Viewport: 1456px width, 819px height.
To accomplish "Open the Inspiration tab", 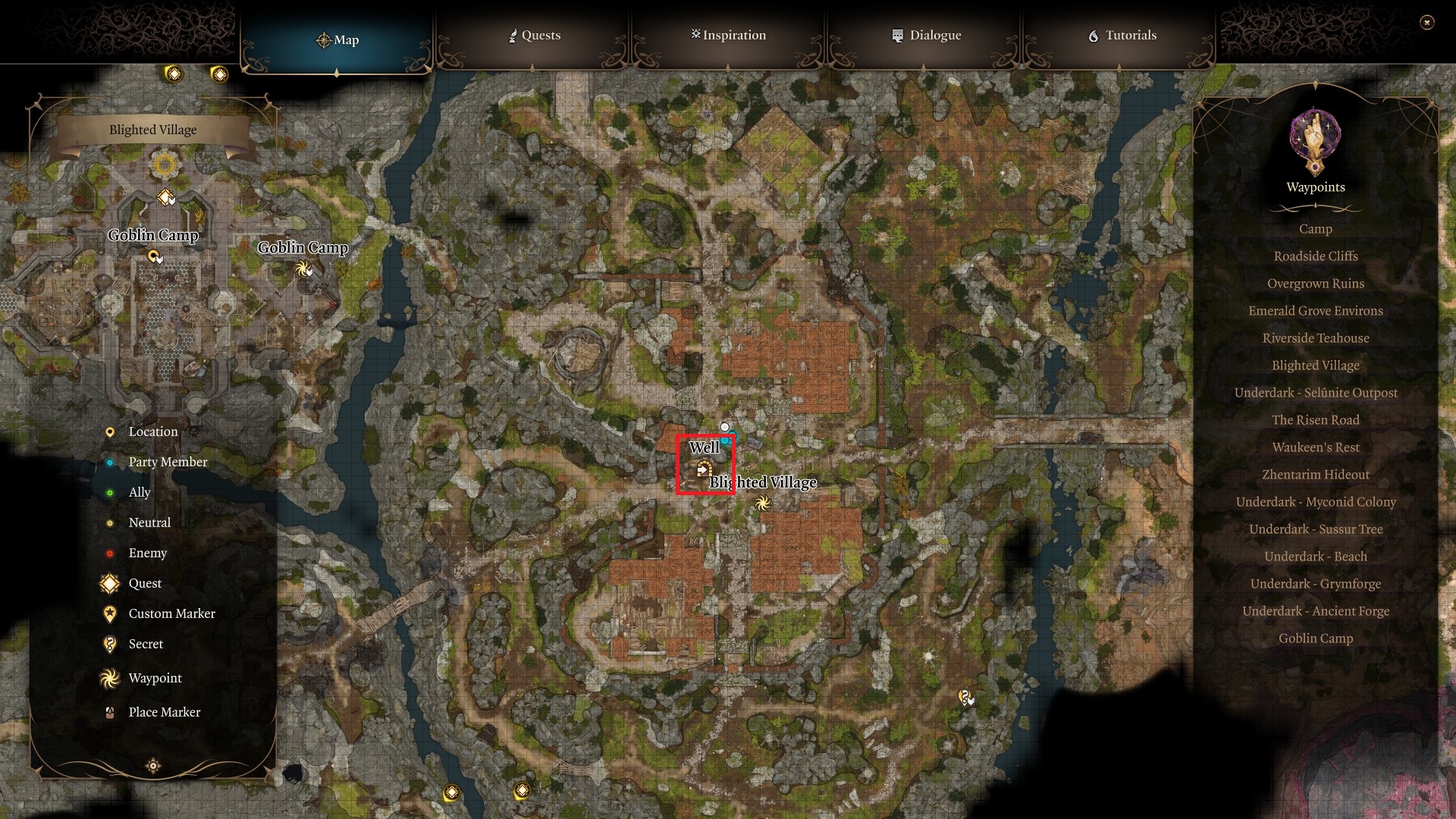I will 727,35.
